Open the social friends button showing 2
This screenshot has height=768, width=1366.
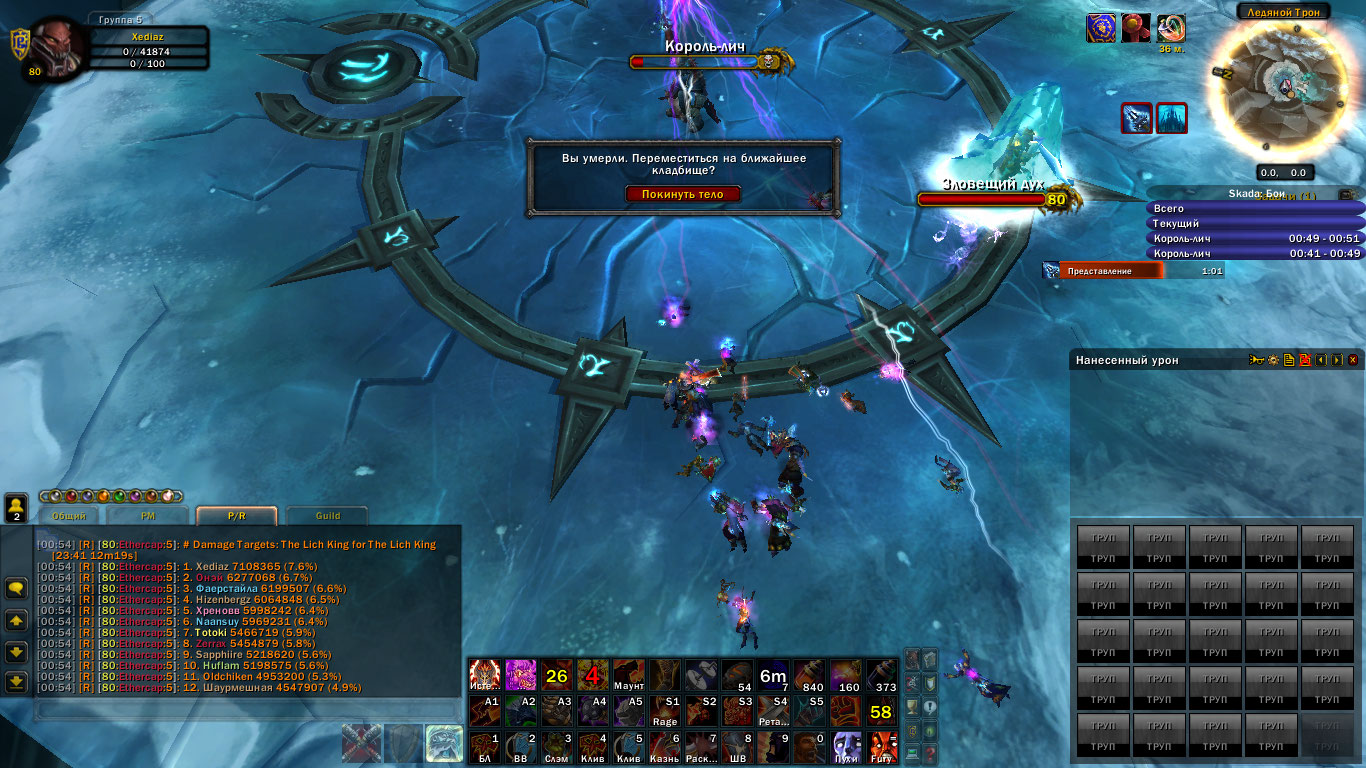[16, 507]
